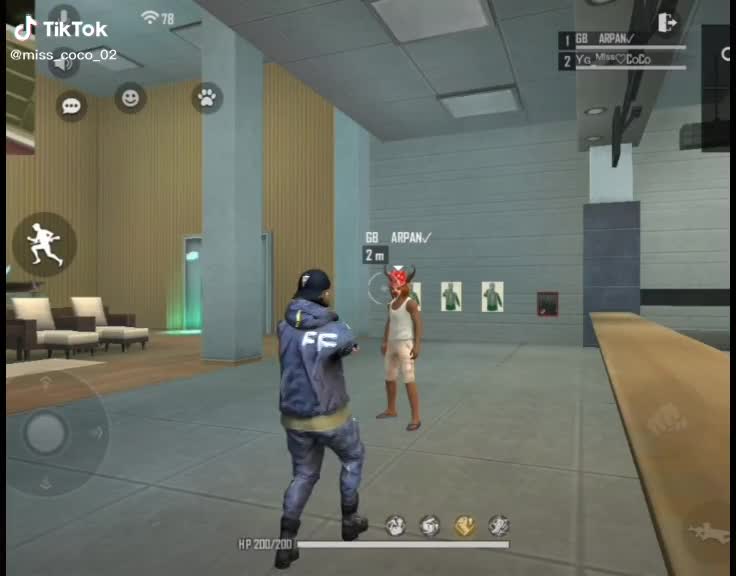
Task: Tap the paw print pet button
Action: (x=207, y=97)
